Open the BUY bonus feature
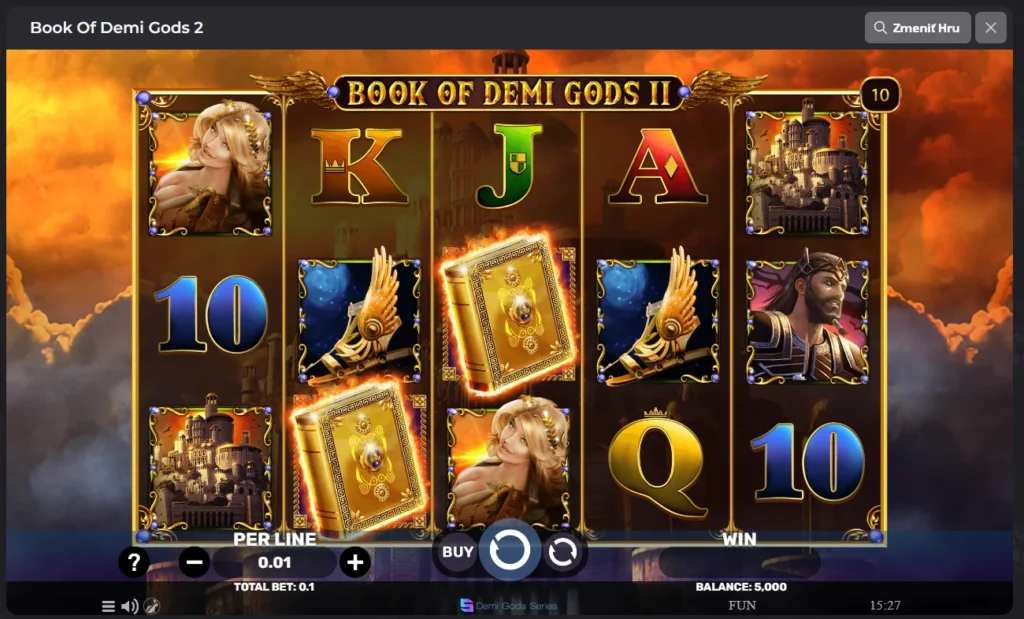The height and width of the screenshot is (619, 1024). (x=458, y=551)
